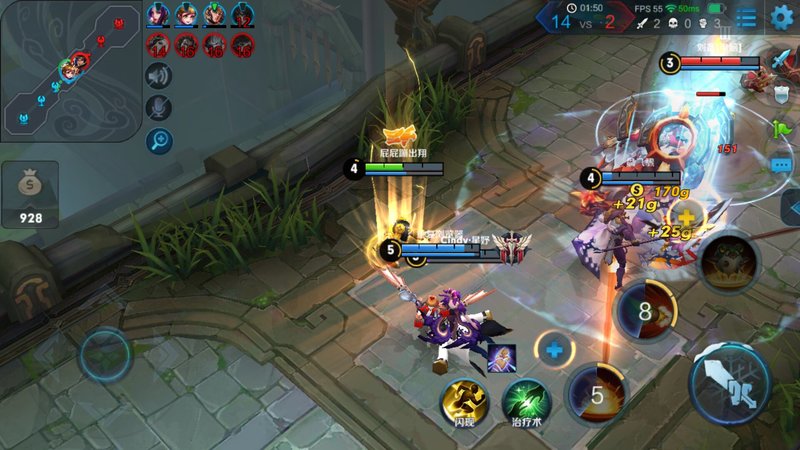Trigger the ultimate skill with beast icon
This screenshot has height=450, width=800.
pos(729,264)
